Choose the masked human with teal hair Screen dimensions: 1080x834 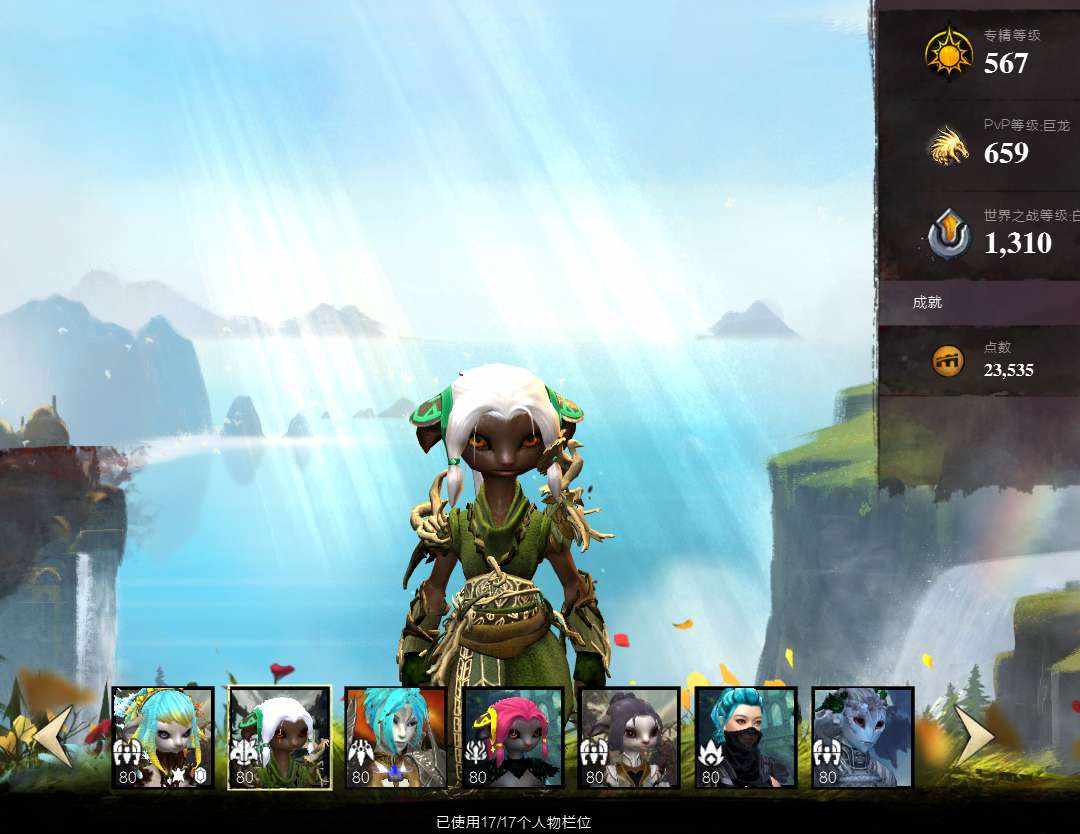pos(746,737)
